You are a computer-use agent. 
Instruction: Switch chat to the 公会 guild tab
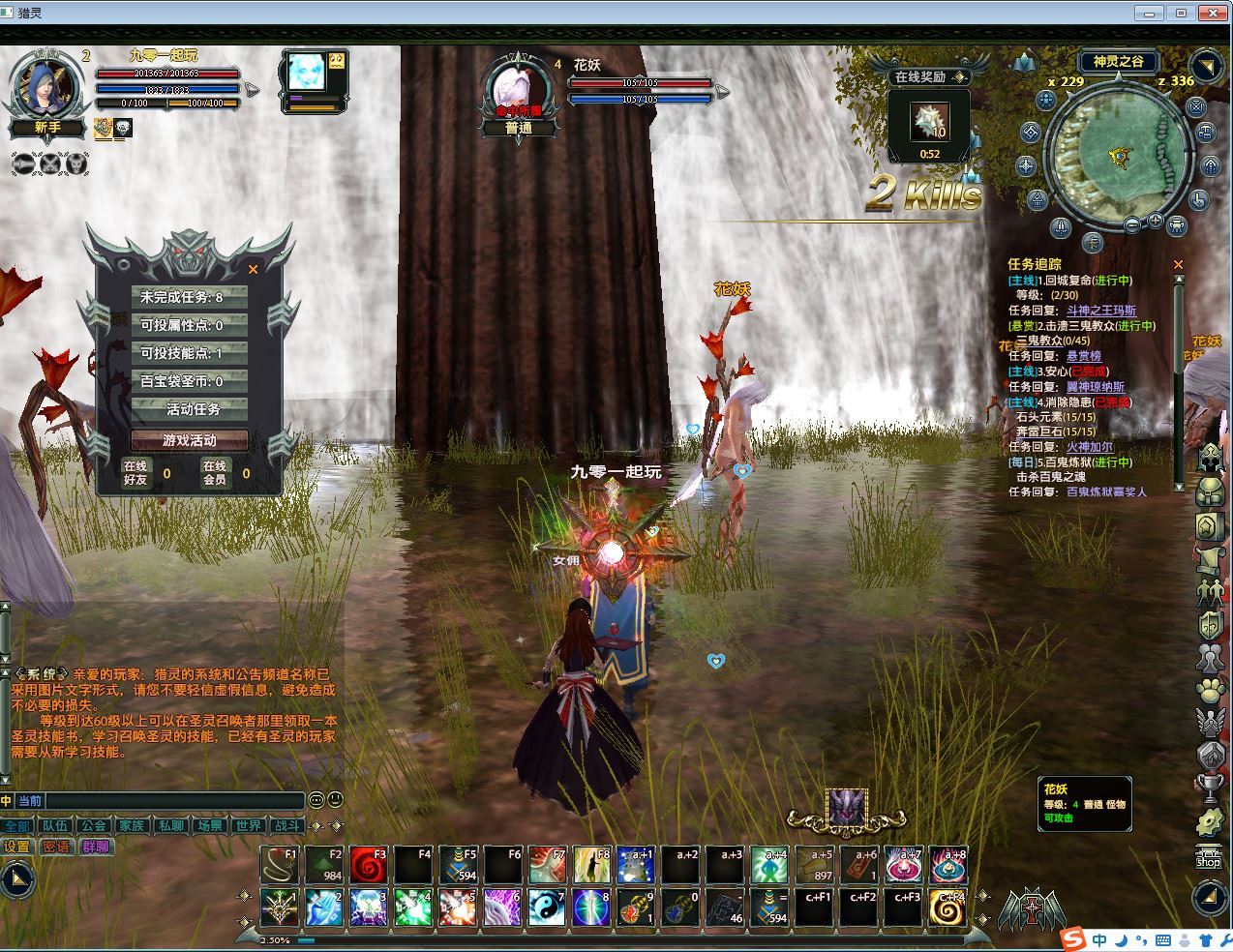93,825
